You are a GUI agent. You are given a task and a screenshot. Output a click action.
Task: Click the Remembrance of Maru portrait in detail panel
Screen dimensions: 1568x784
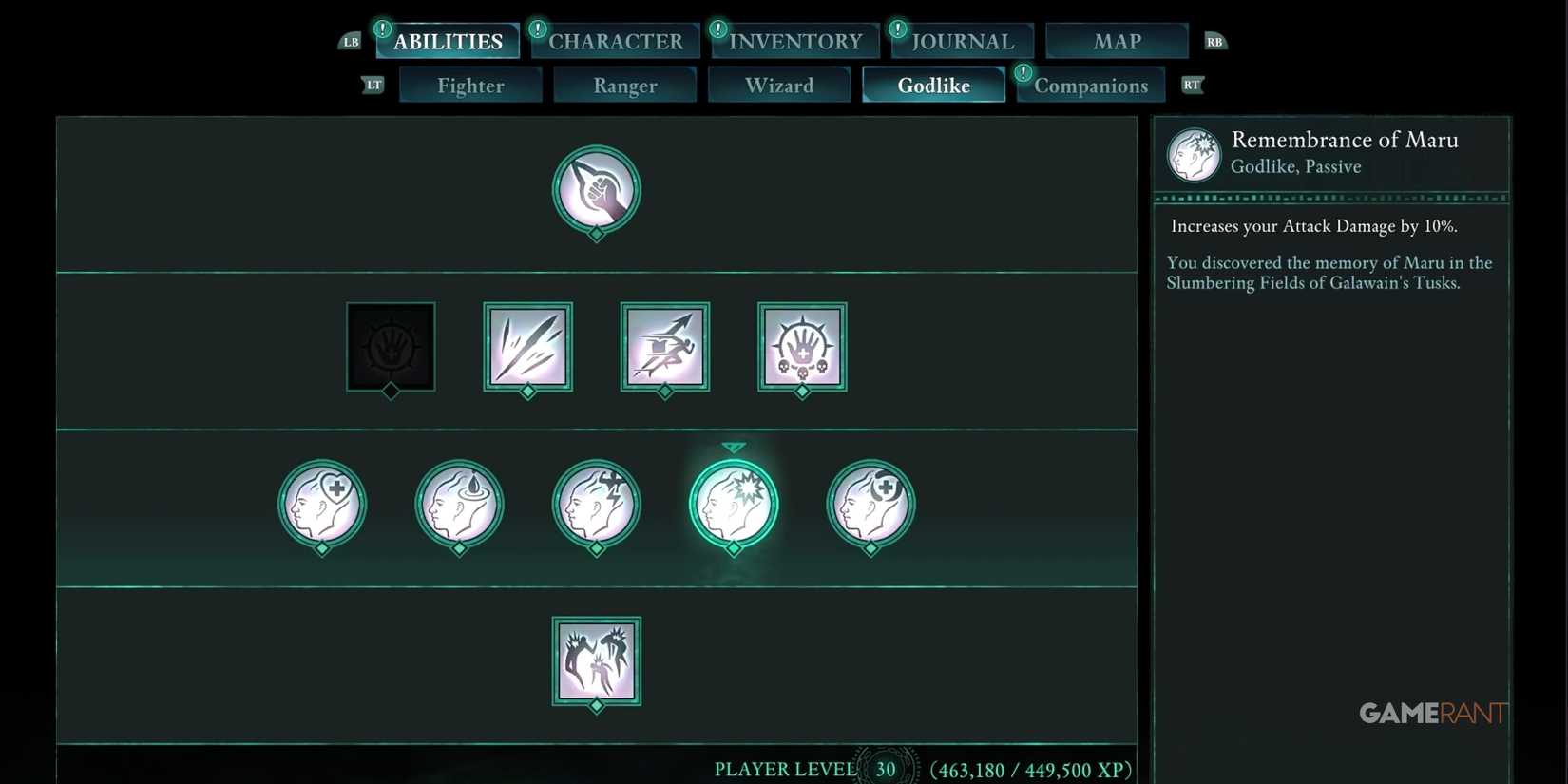[1193, 153]
